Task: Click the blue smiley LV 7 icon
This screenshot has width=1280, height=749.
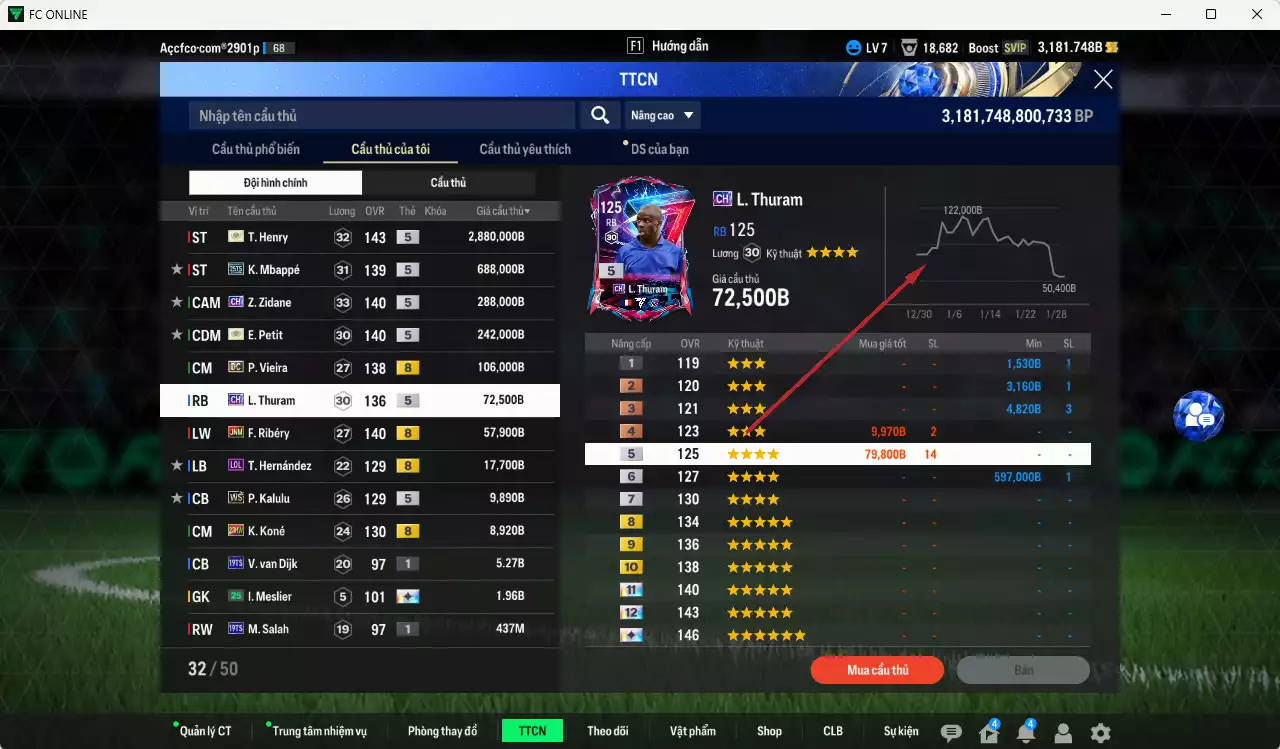Action: (x=853, y=47)
